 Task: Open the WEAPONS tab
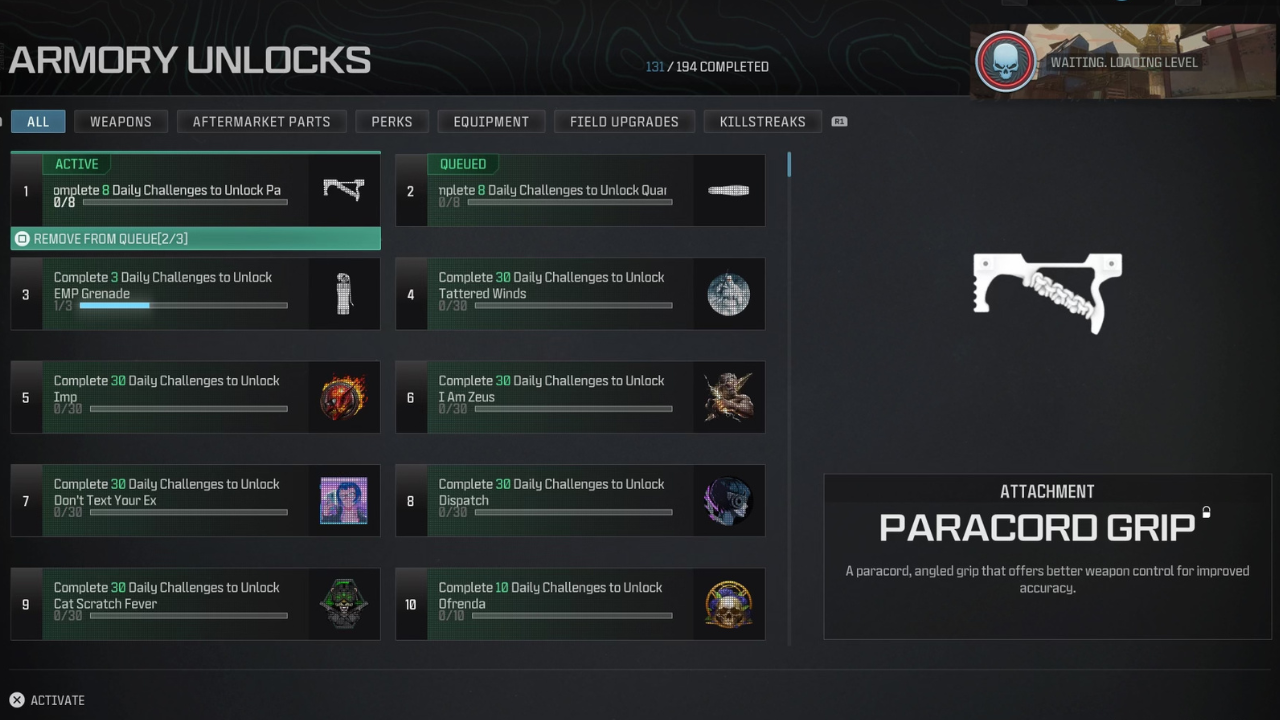click(120, 121)
